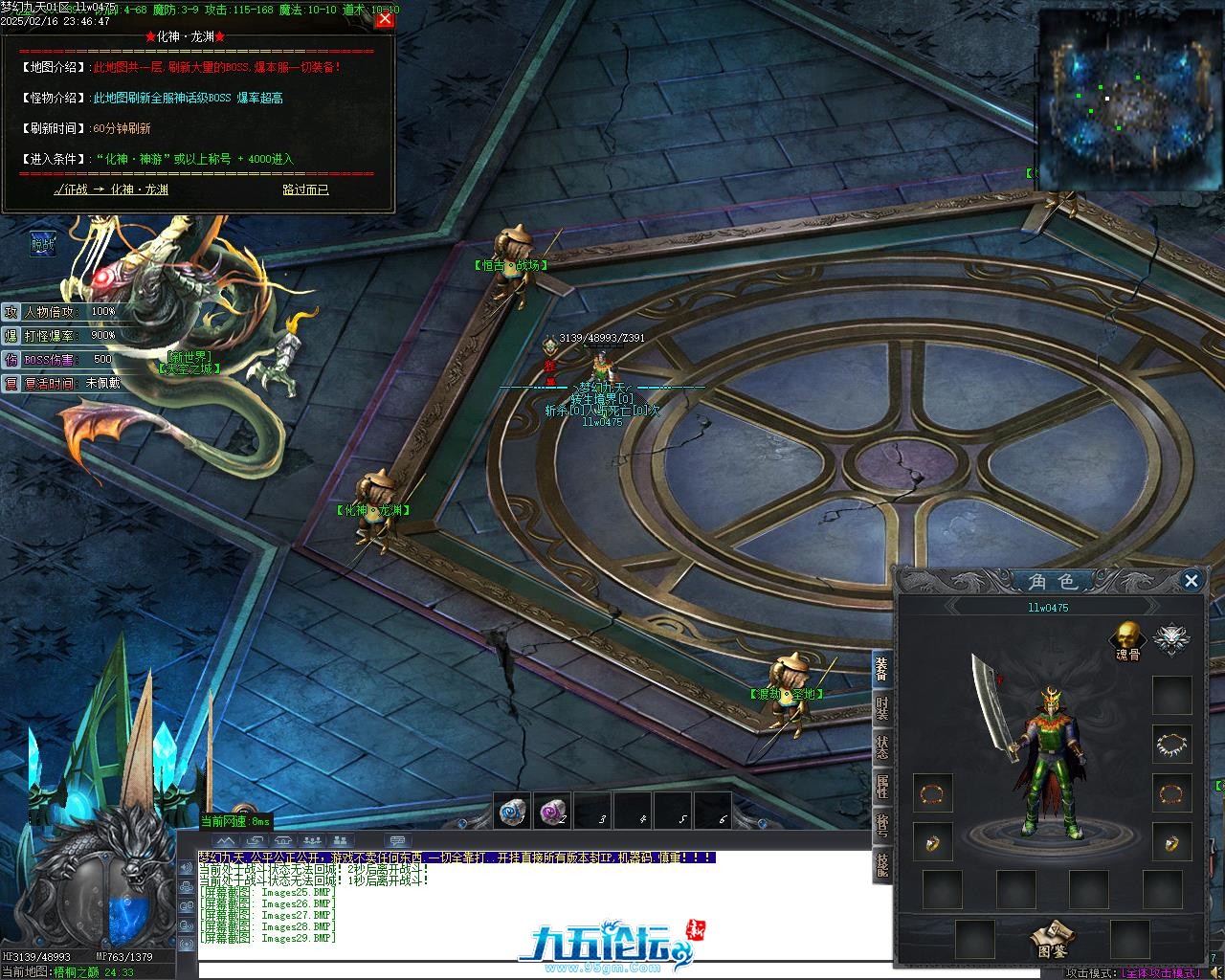The image size is (1225, 980).
Task: Switch to the 状态 status tab
Action: [882, 747]
